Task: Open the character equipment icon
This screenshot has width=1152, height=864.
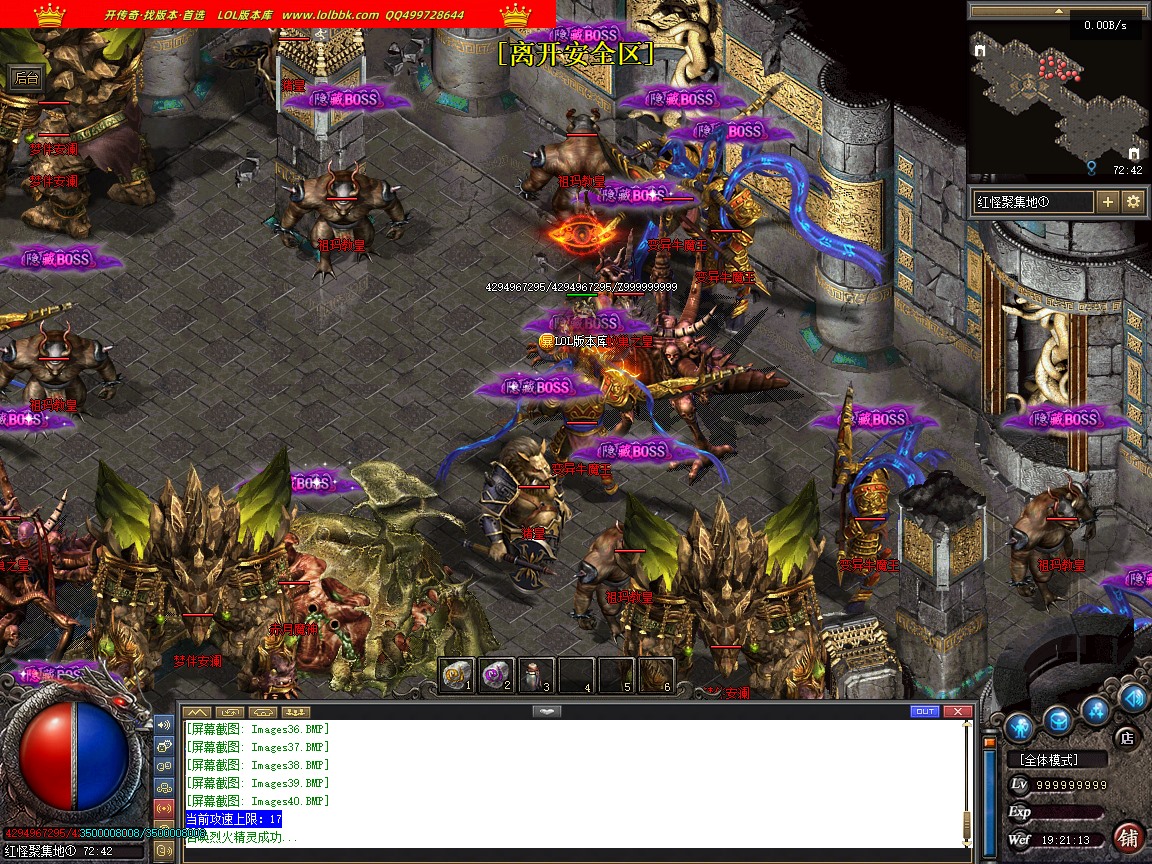Action: click(1019, 725)
